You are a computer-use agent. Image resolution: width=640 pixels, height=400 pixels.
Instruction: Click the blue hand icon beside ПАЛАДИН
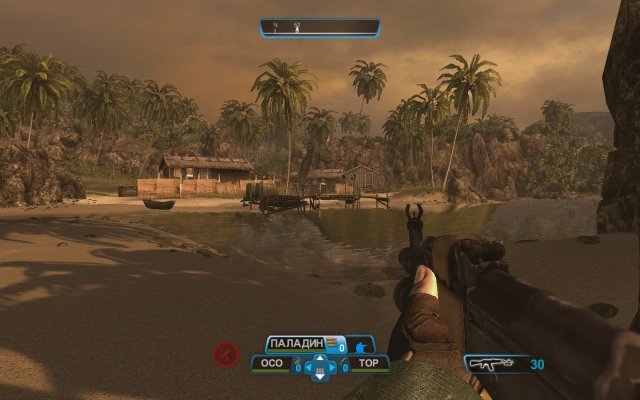tap(359, 345)
